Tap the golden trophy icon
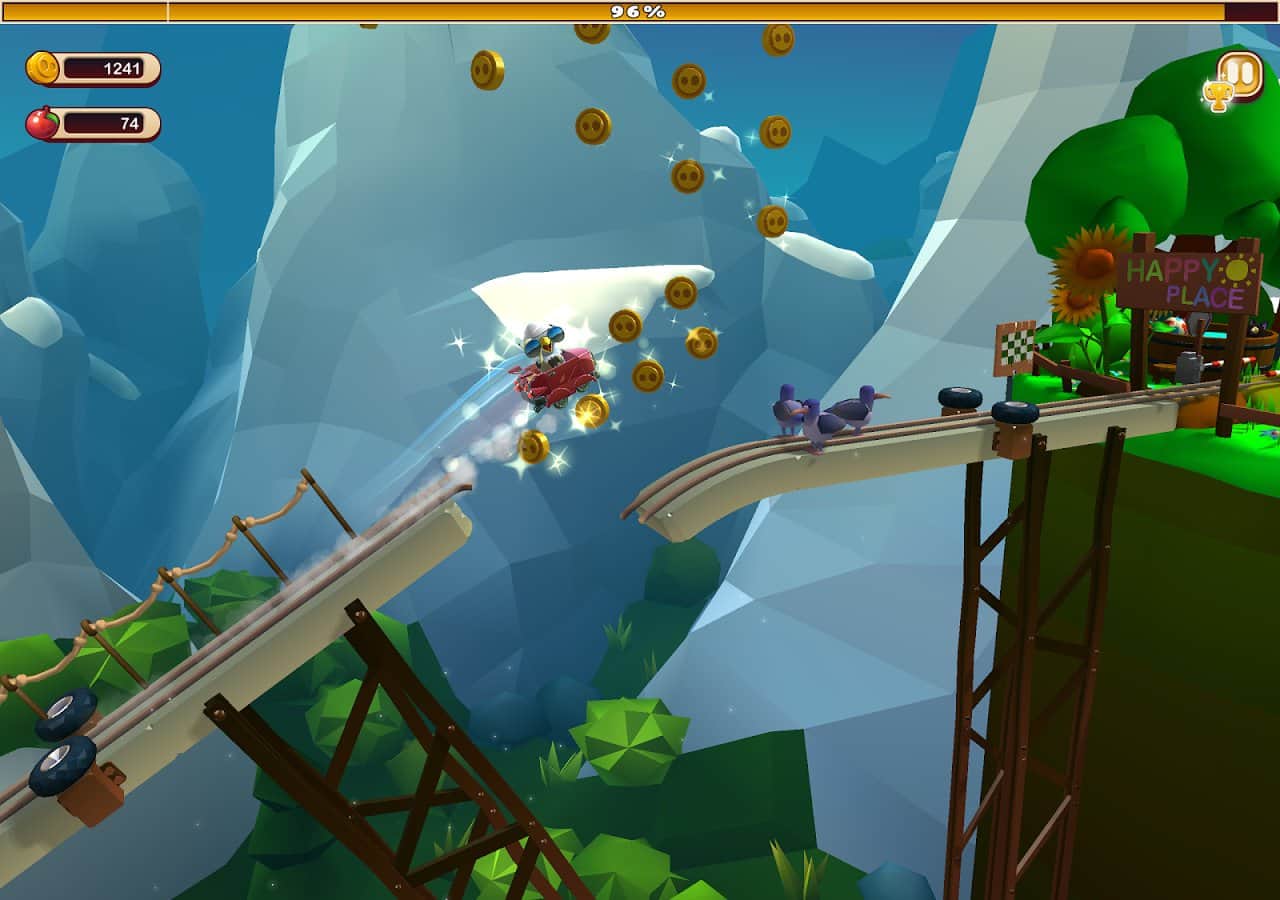Screen dimensions: 1280x900 (1216, 96)
